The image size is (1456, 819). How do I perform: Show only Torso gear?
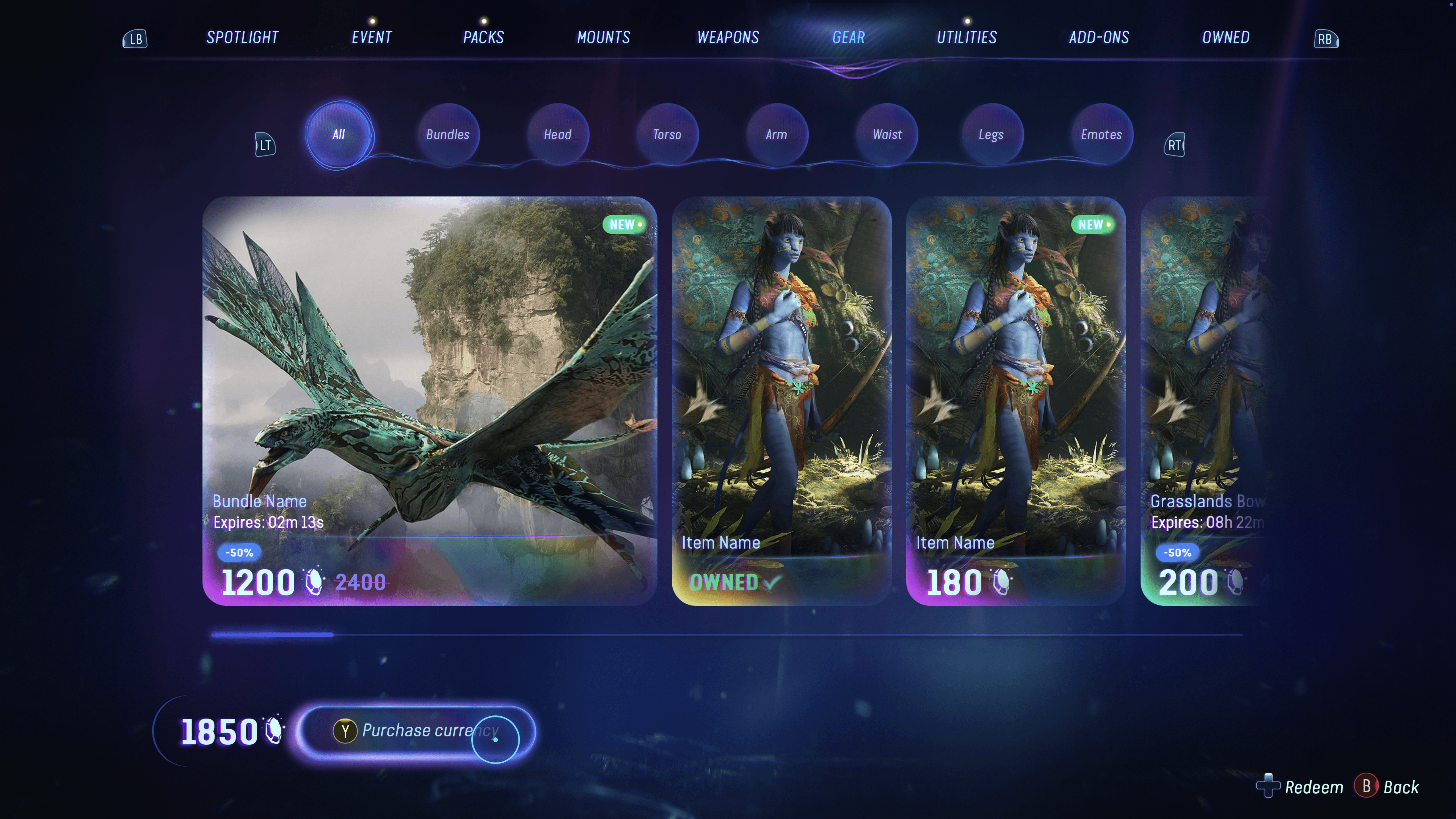(667, 135)
